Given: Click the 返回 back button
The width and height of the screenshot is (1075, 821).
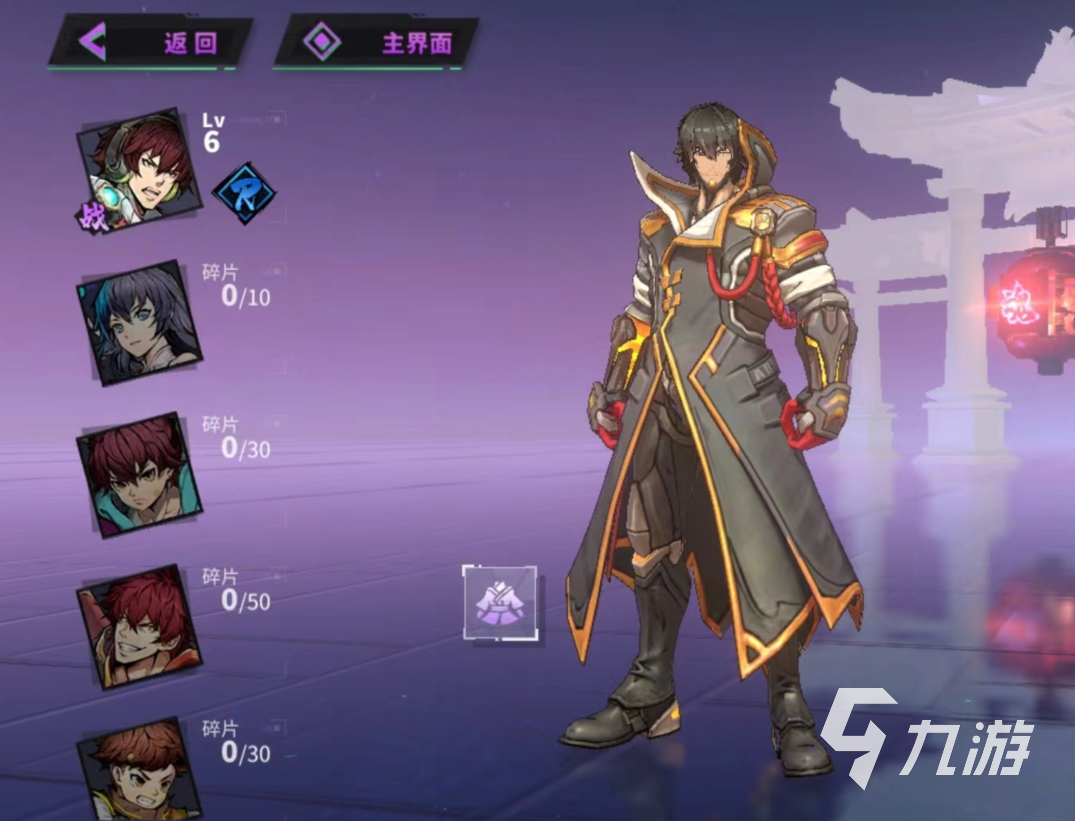Looking at the screenshot, I should pos(149,43).
